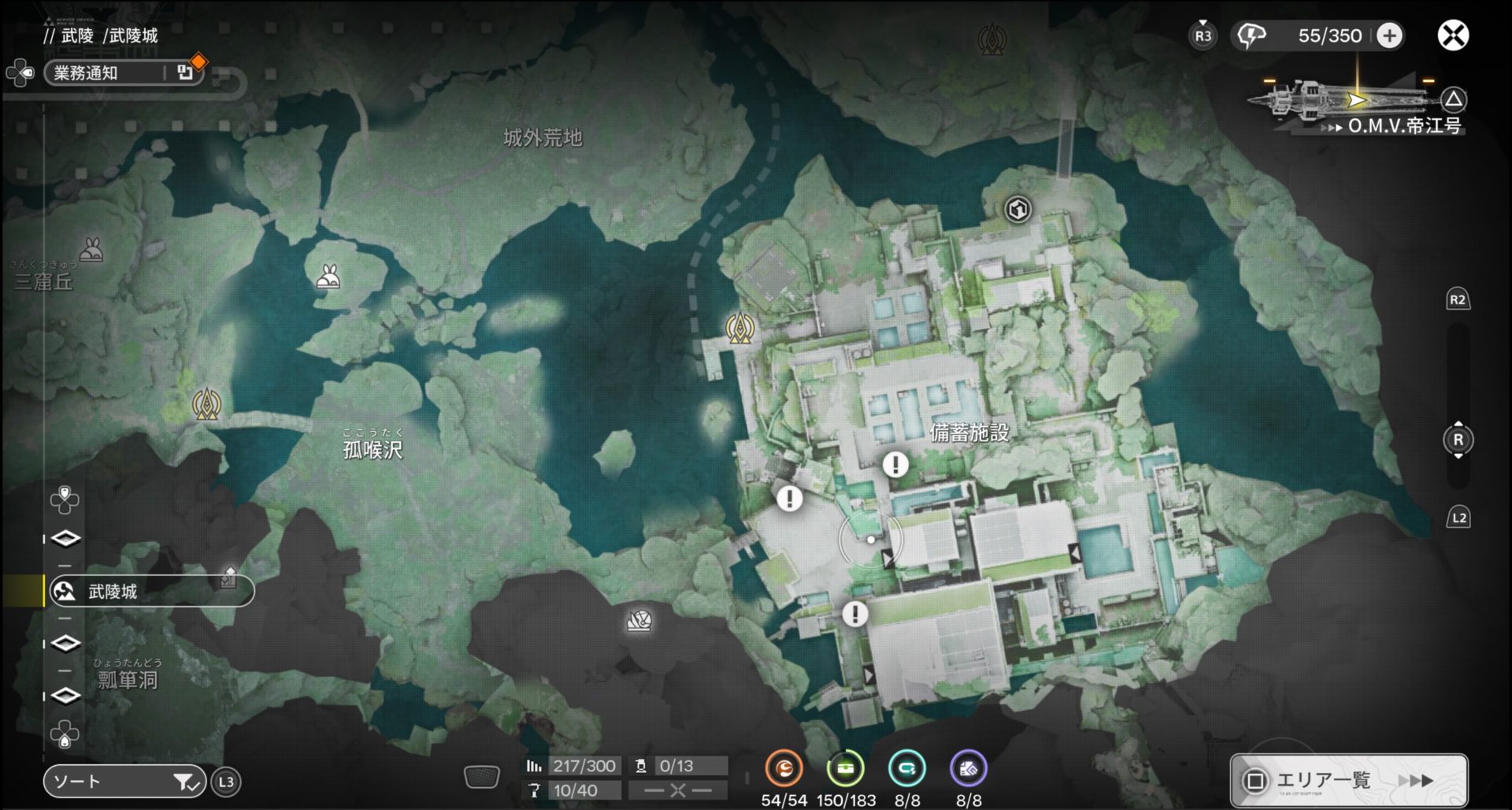The image size is (1512, 810).
Task: Select the green chest counter icon
Action: pos(845,768)
